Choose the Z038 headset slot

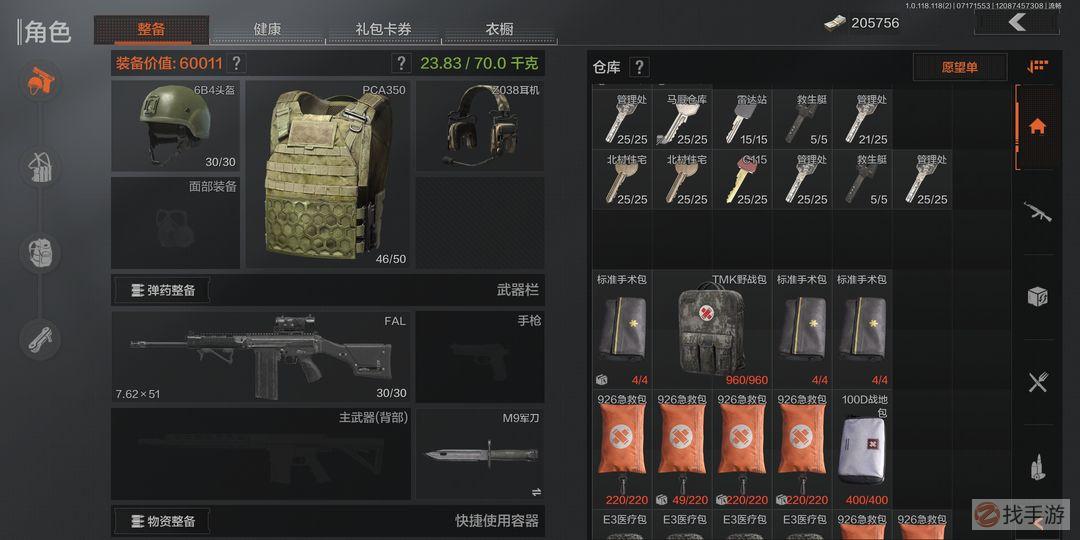click(479, 126)
